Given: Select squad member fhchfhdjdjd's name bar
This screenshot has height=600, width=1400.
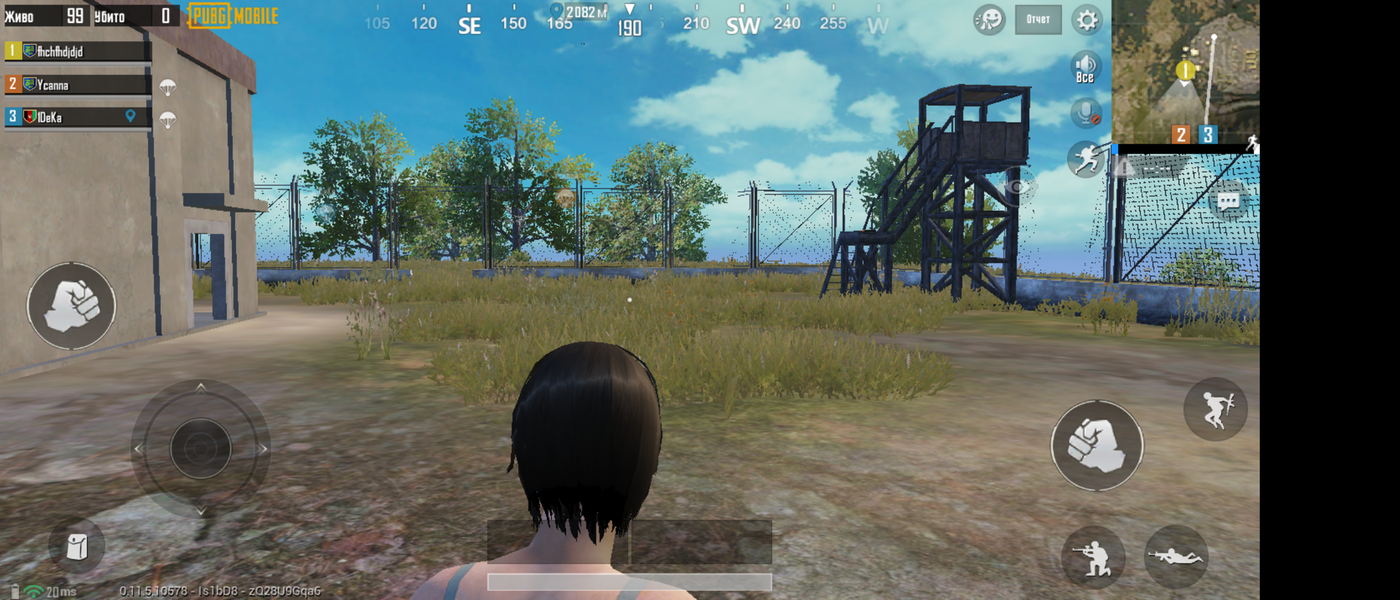Looking at the screenshot, I should (x=78, y=51).
